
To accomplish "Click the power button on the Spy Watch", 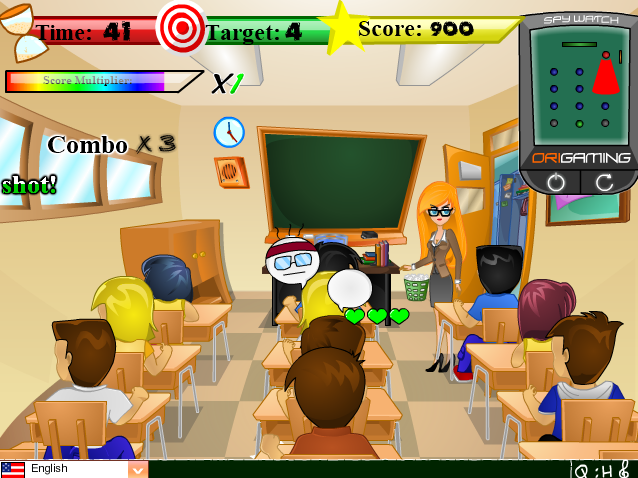I will [556, 183].
